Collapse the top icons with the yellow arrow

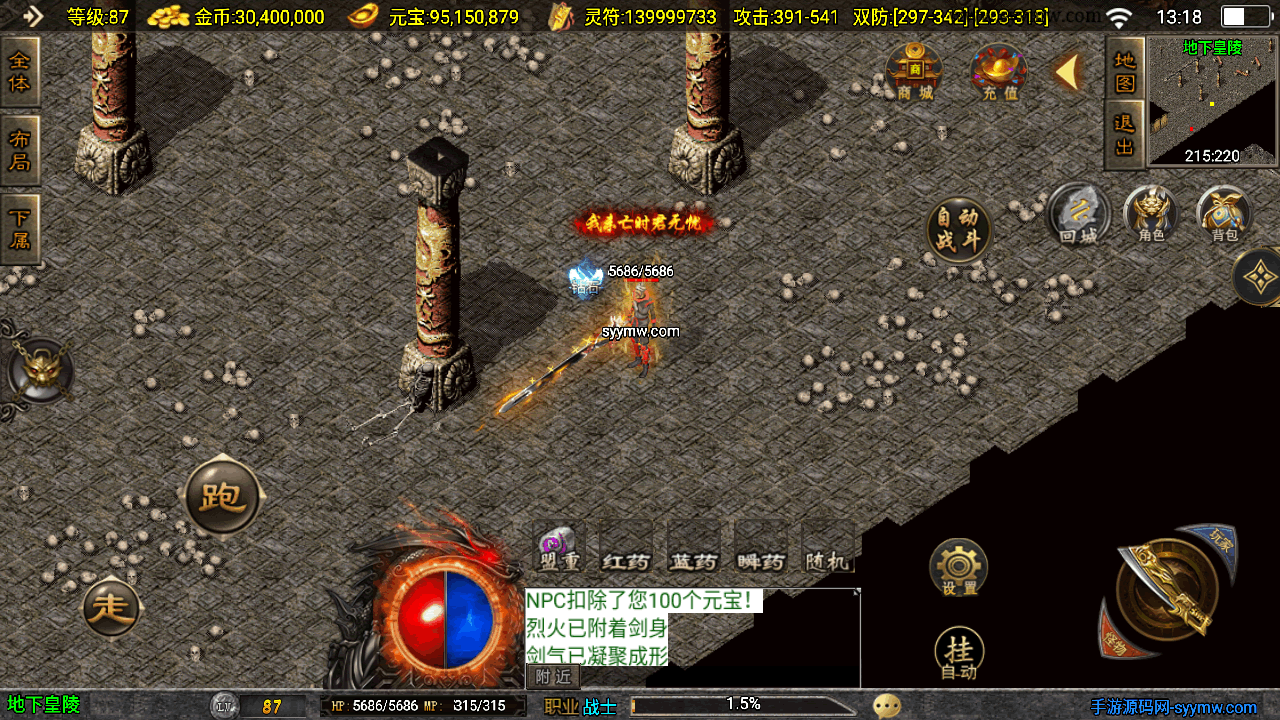1068,71
